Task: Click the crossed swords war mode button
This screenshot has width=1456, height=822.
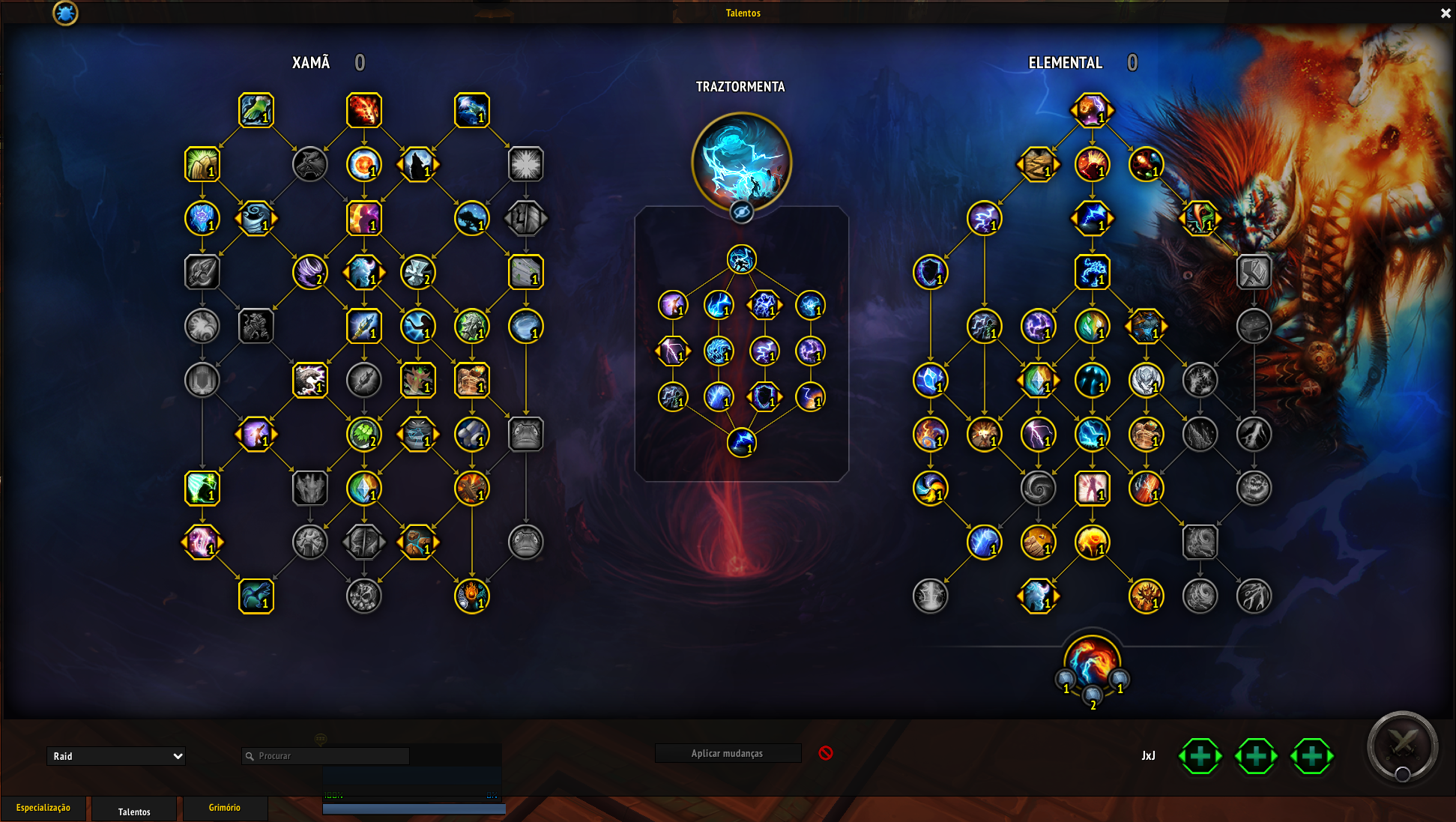Action: pos(1401,746)
